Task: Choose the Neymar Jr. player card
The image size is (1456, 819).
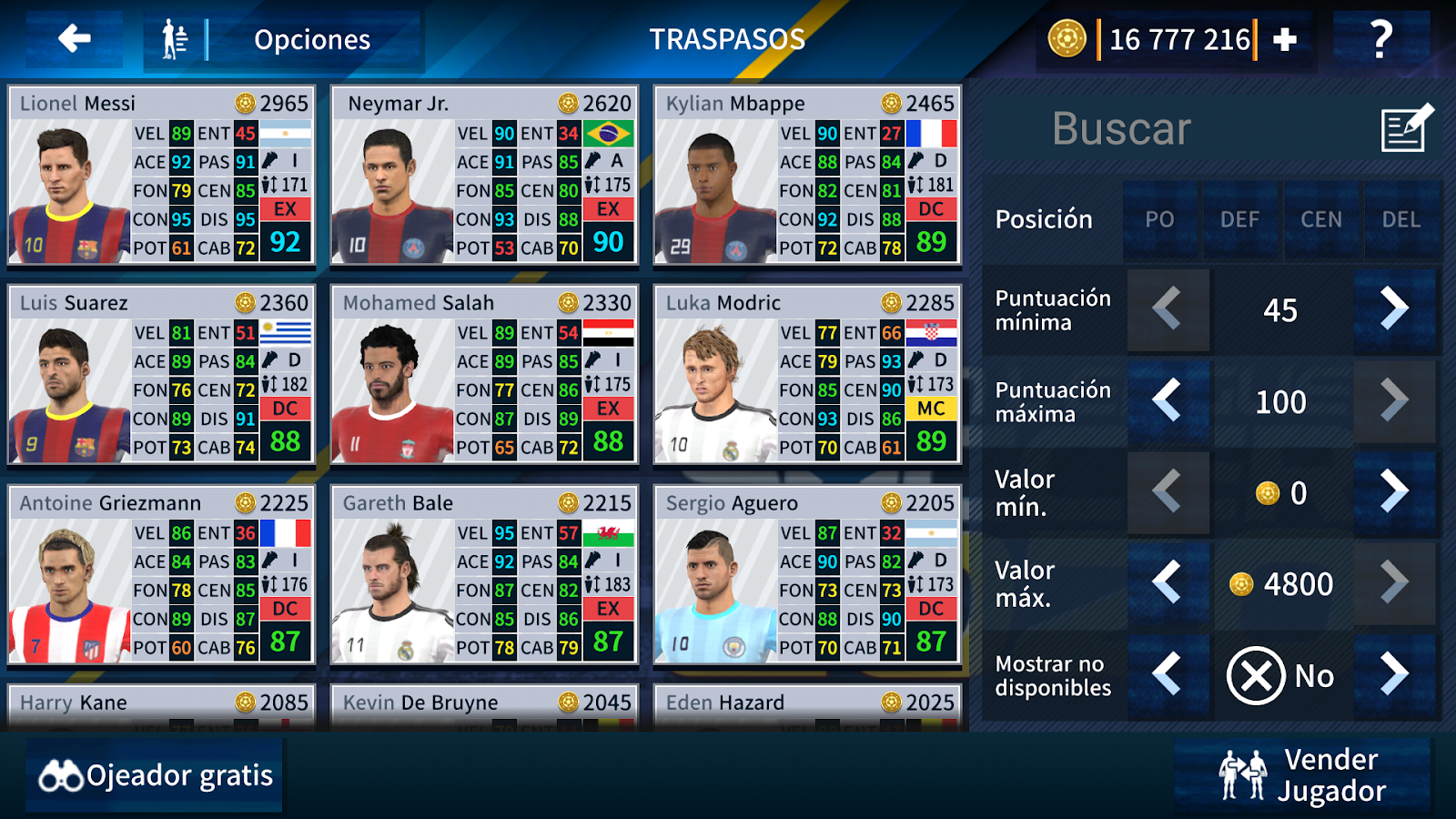Action: [x=484, y=176]
